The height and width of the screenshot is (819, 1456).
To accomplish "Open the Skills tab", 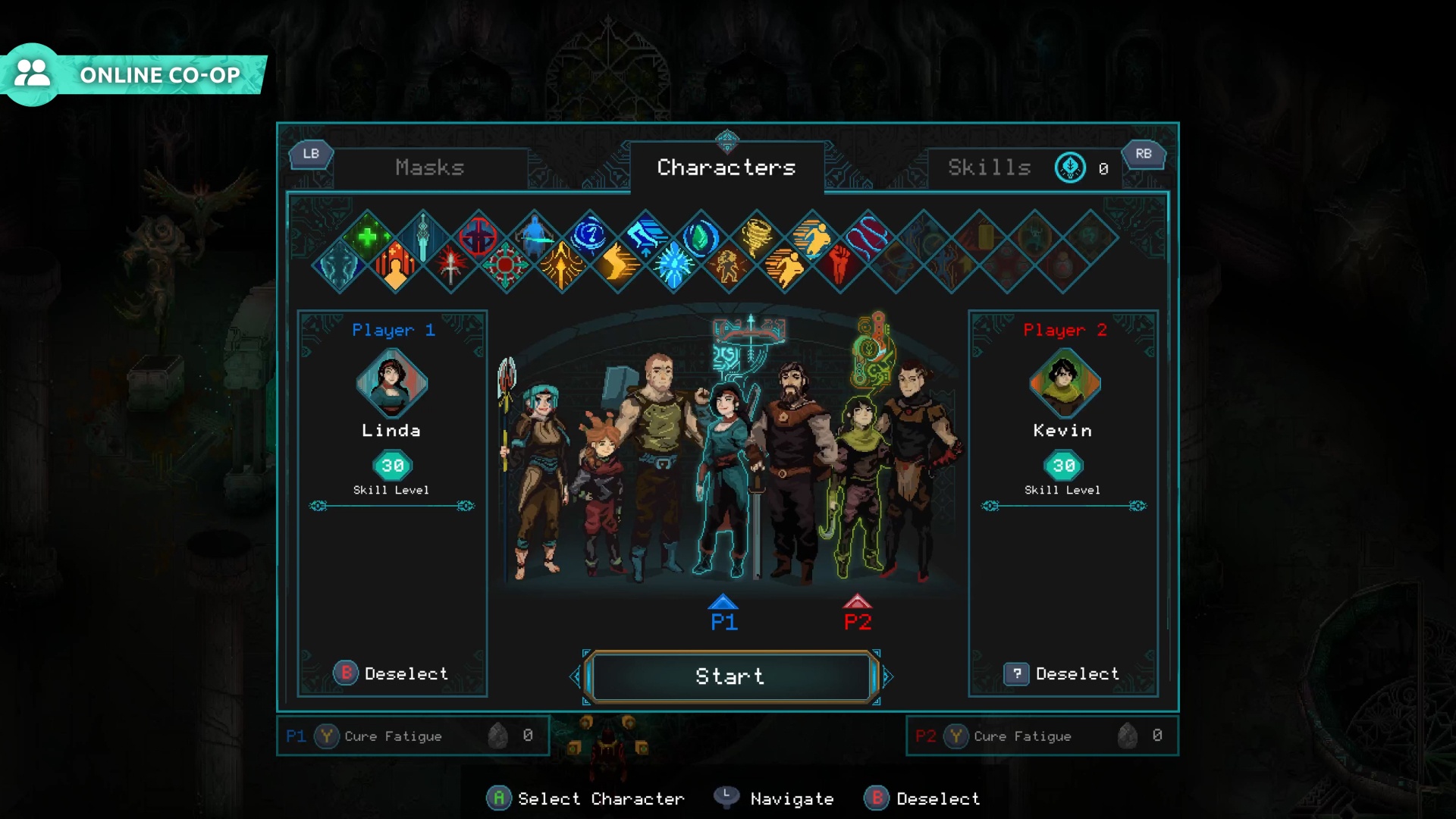I will point(989,168).
